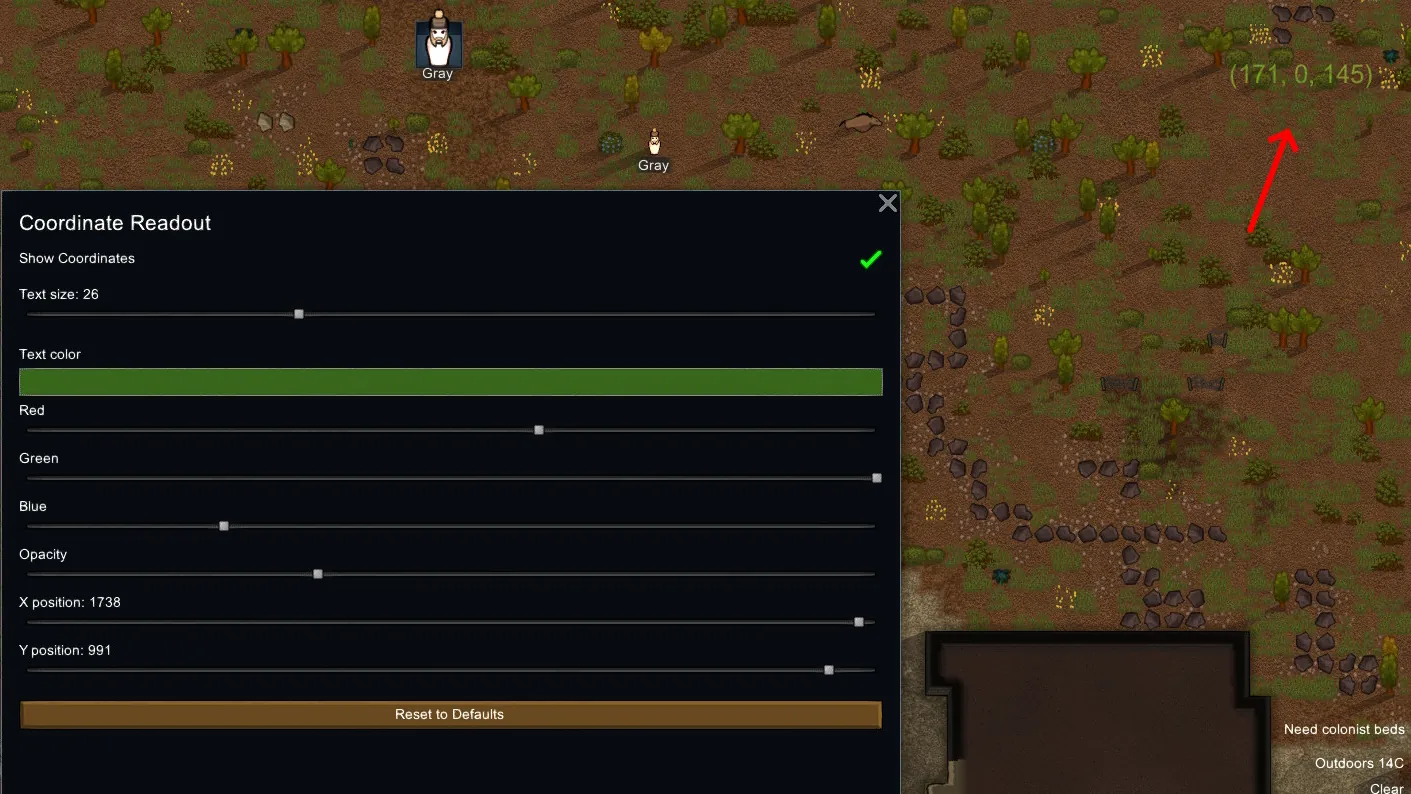Viewport: 1411px width, 794px height.
Task: Close the Coordinate Readout window
Action: point(887,204)
